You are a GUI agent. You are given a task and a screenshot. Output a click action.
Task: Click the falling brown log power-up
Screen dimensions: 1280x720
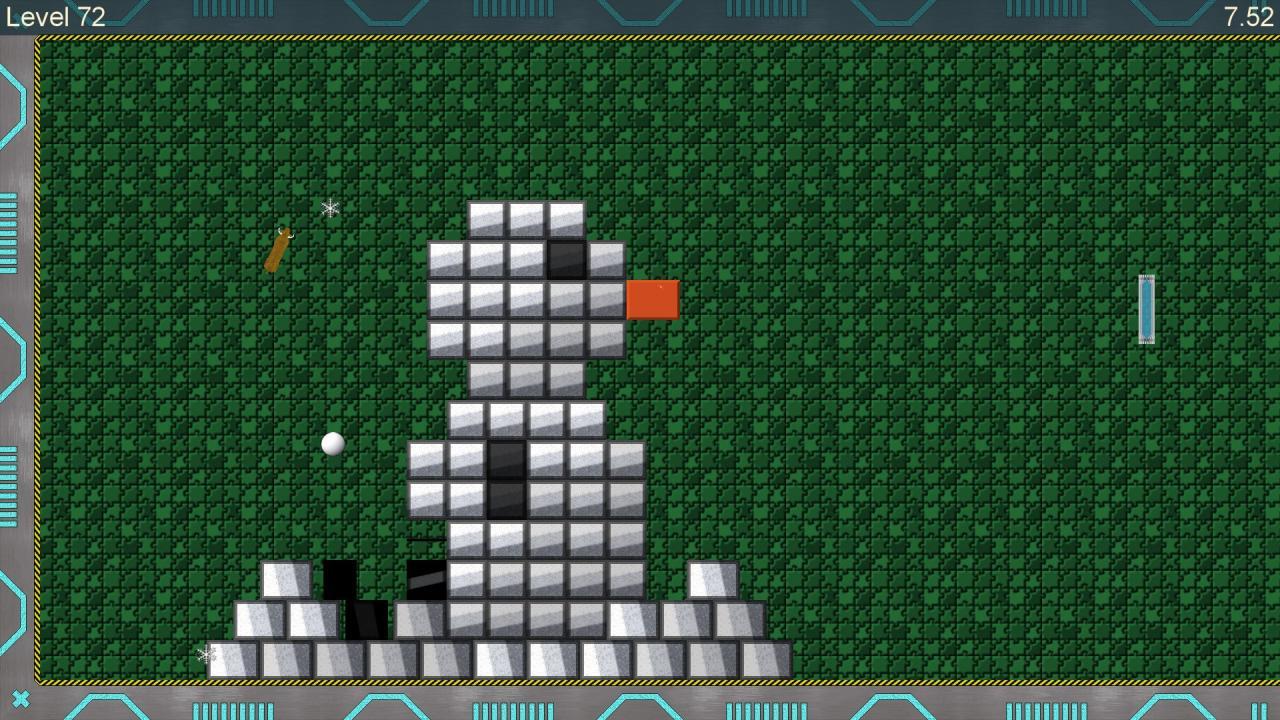277,251
